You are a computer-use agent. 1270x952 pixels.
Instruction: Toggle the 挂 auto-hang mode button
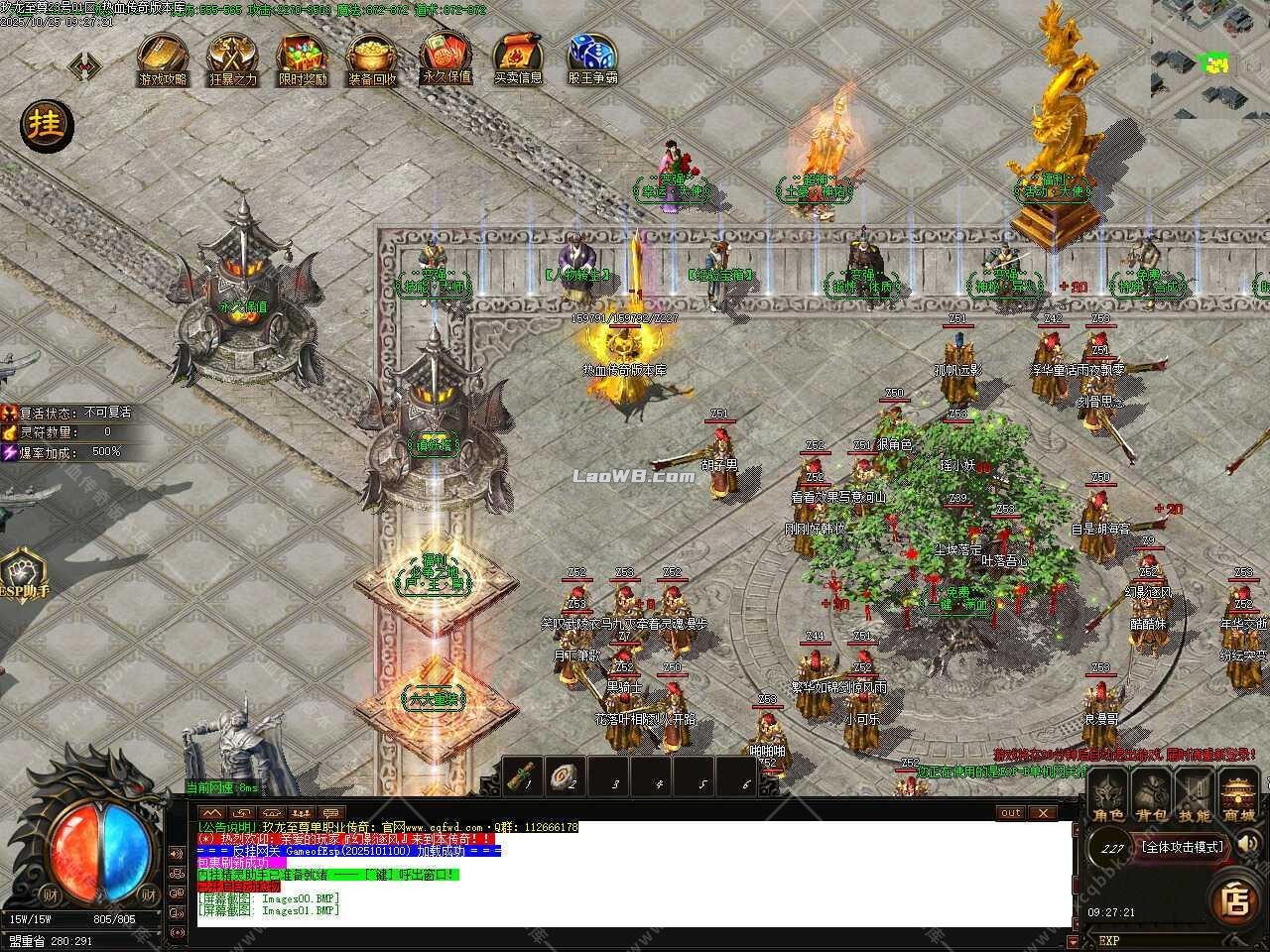45,127
